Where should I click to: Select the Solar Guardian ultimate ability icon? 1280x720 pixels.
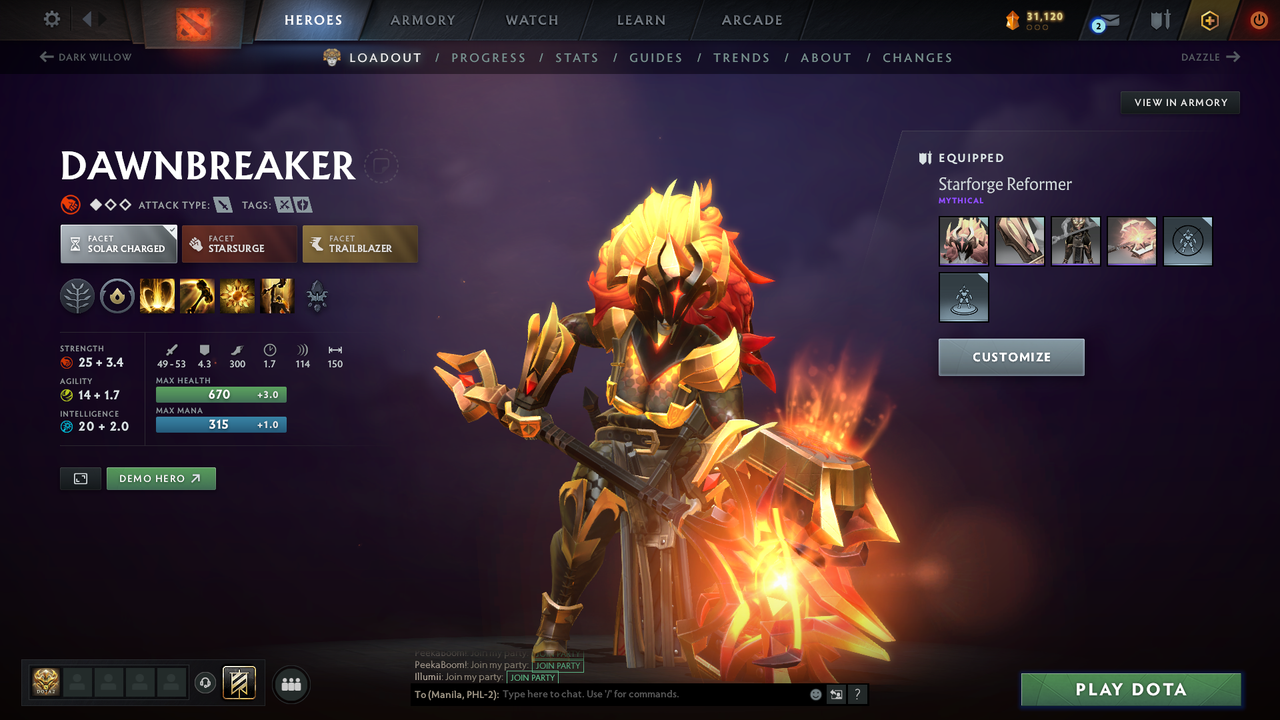click(277, 295)
